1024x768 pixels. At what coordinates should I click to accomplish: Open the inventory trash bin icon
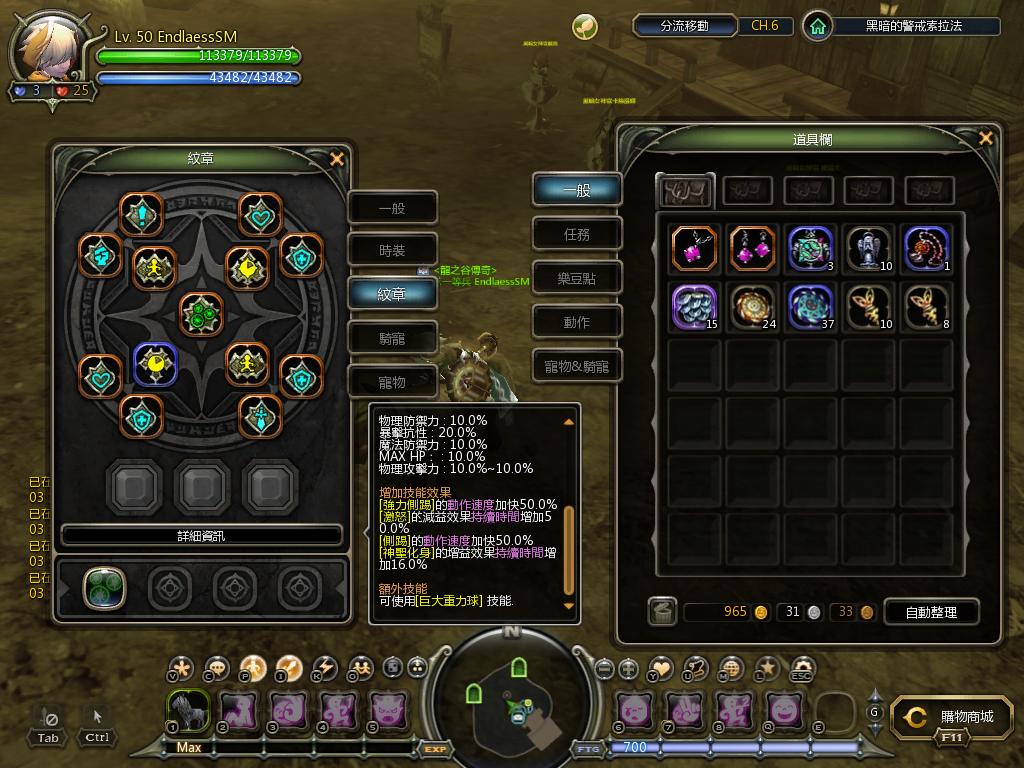(662, 611)
